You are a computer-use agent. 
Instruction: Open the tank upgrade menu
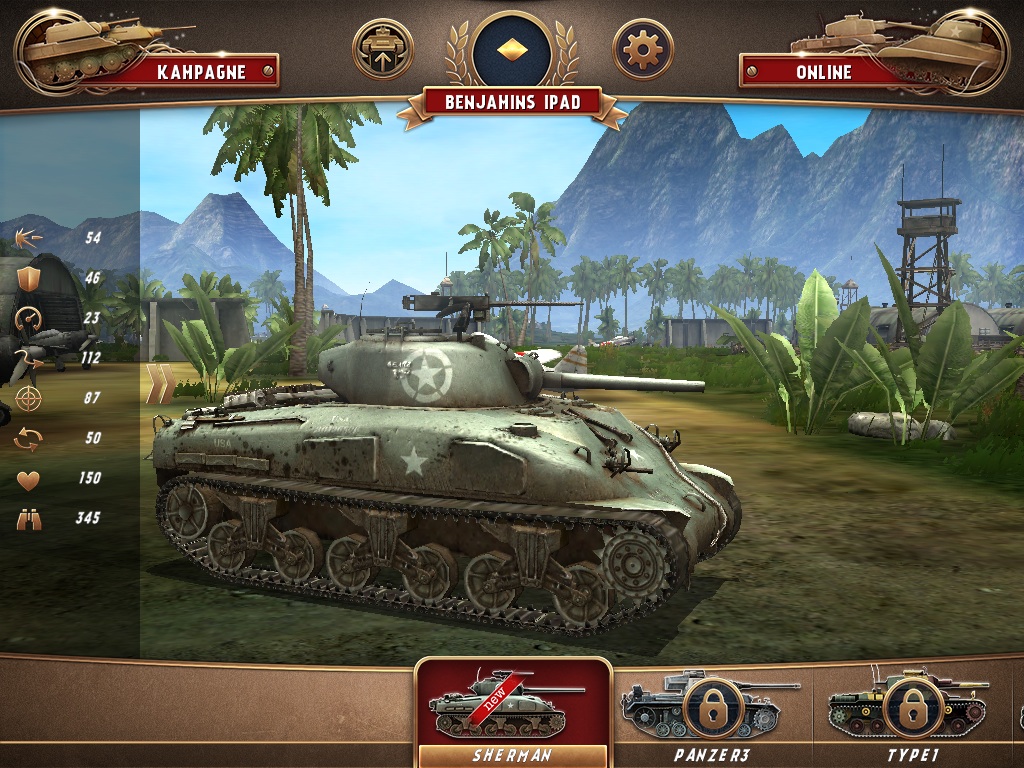383,49
